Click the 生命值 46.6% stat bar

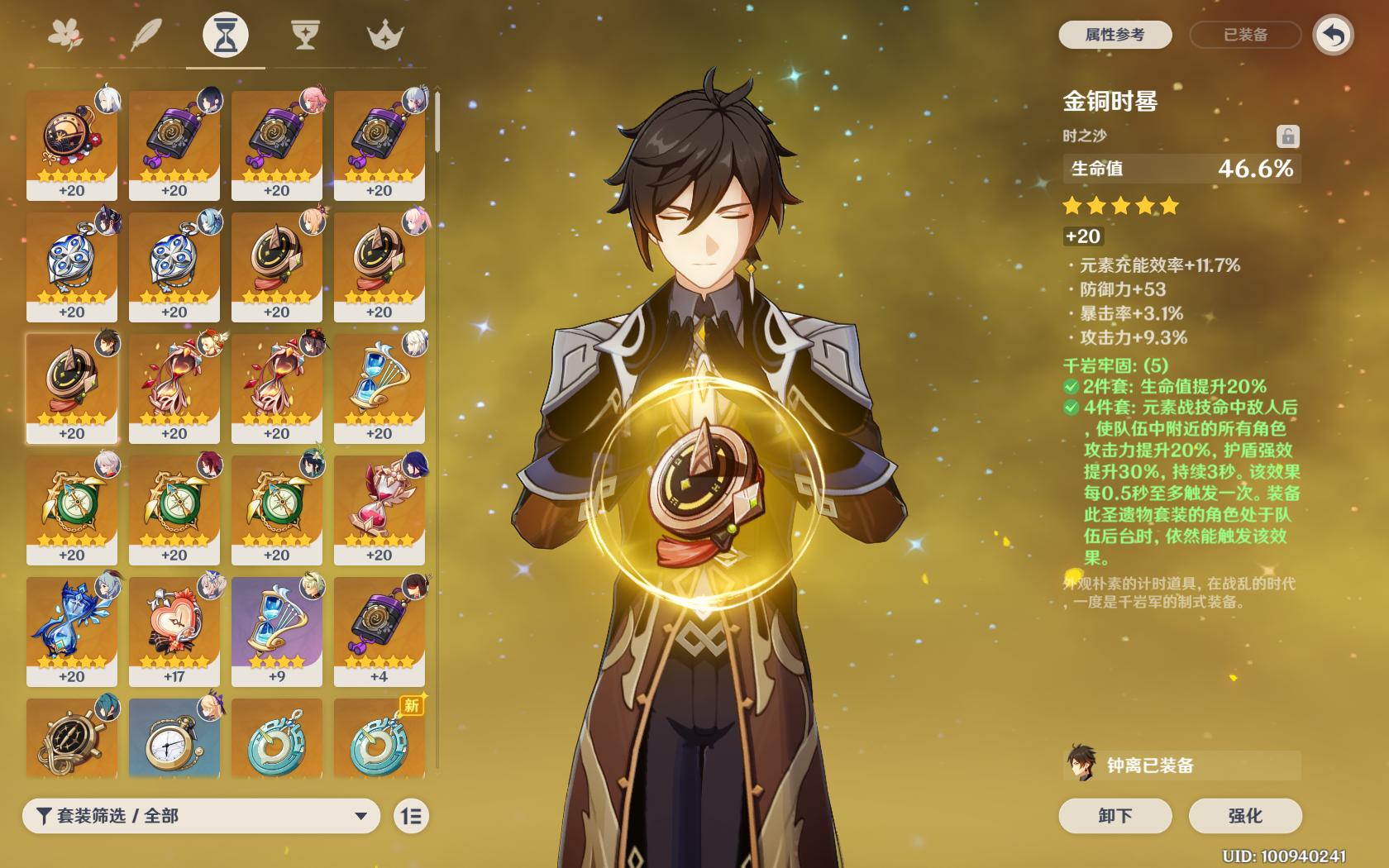(1181, 168)
